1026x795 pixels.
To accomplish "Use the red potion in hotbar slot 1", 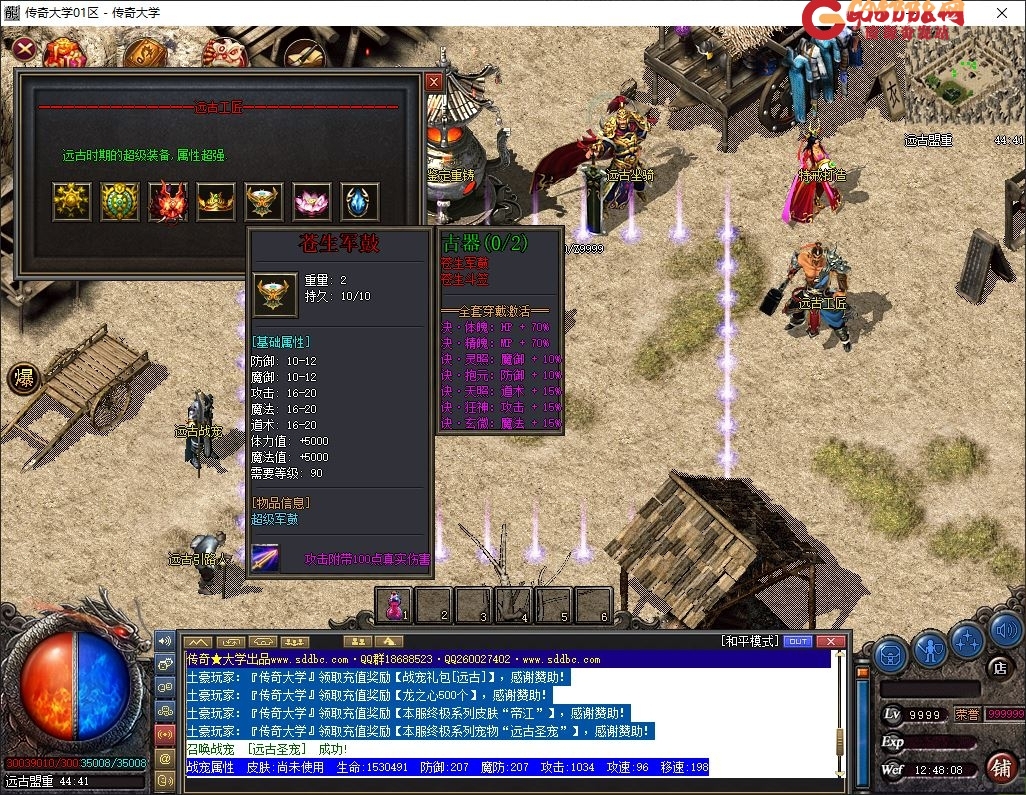I will coord(395,605).
